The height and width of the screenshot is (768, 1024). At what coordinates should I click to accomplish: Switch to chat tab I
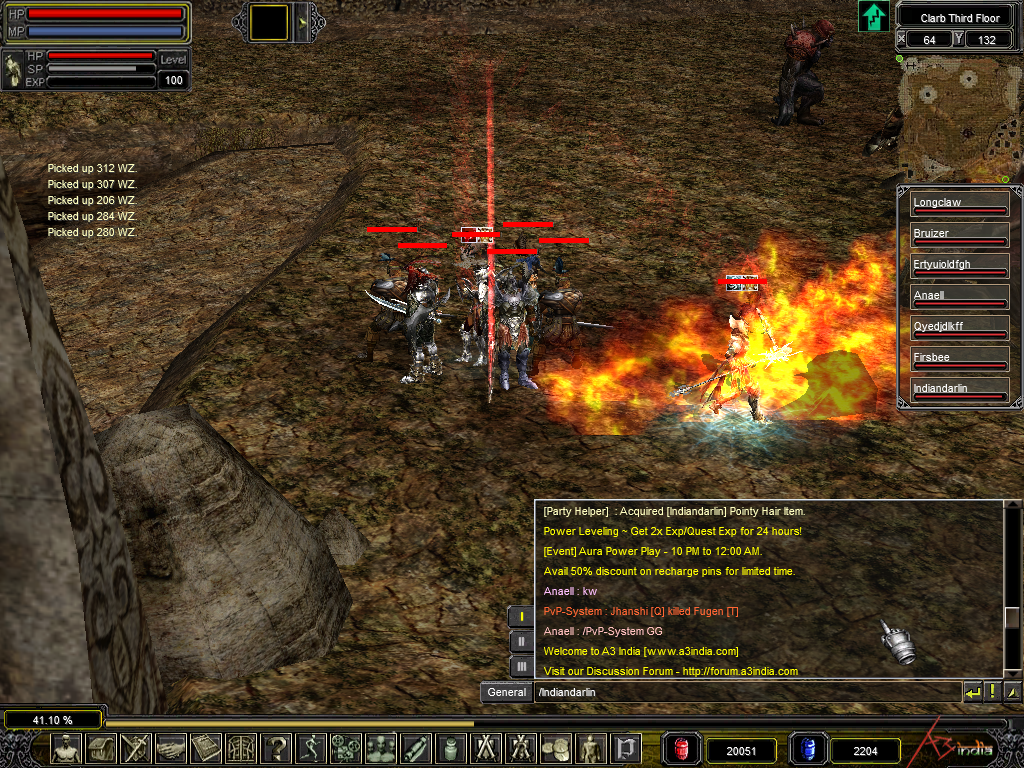[521, 617]
